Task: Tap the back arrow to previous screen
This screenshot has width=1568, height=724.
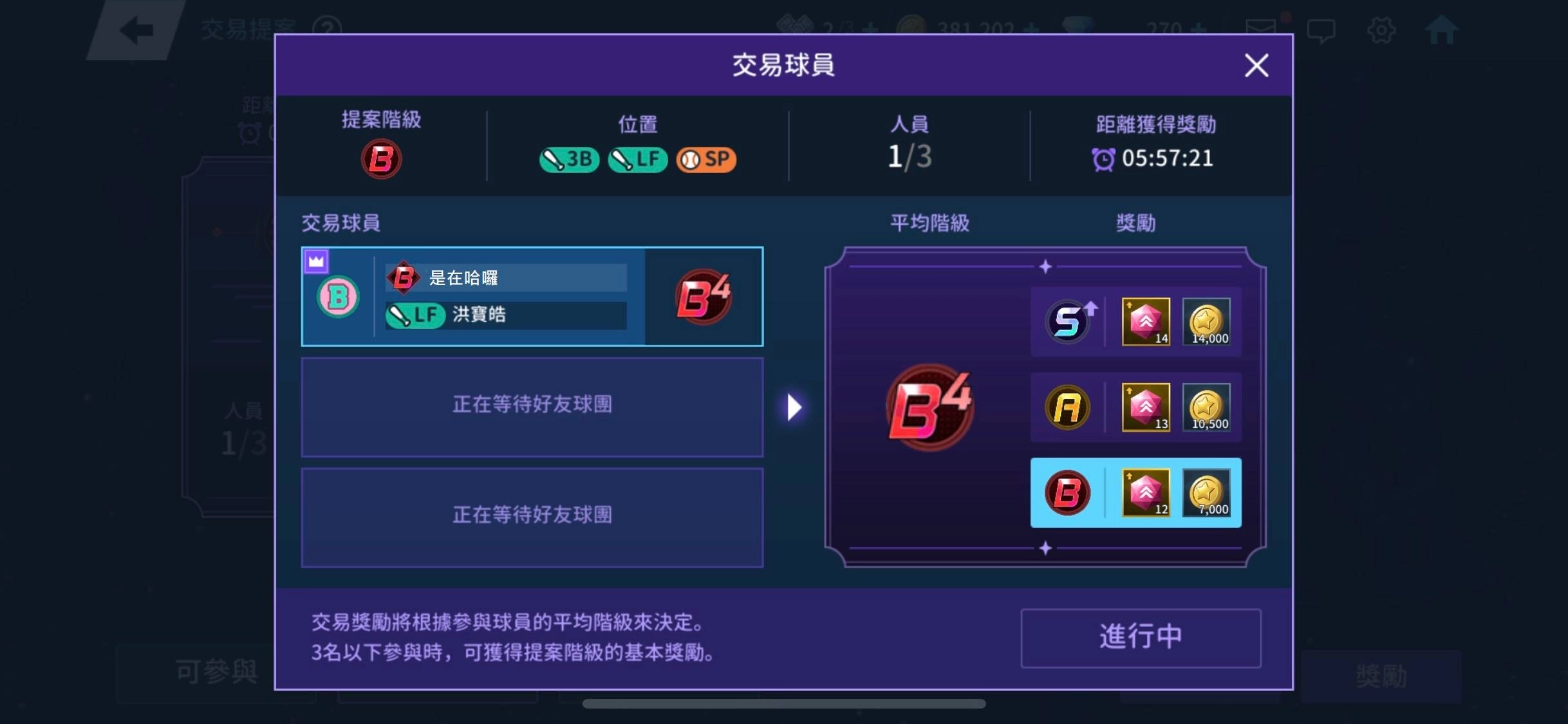Action: (136, 29)
